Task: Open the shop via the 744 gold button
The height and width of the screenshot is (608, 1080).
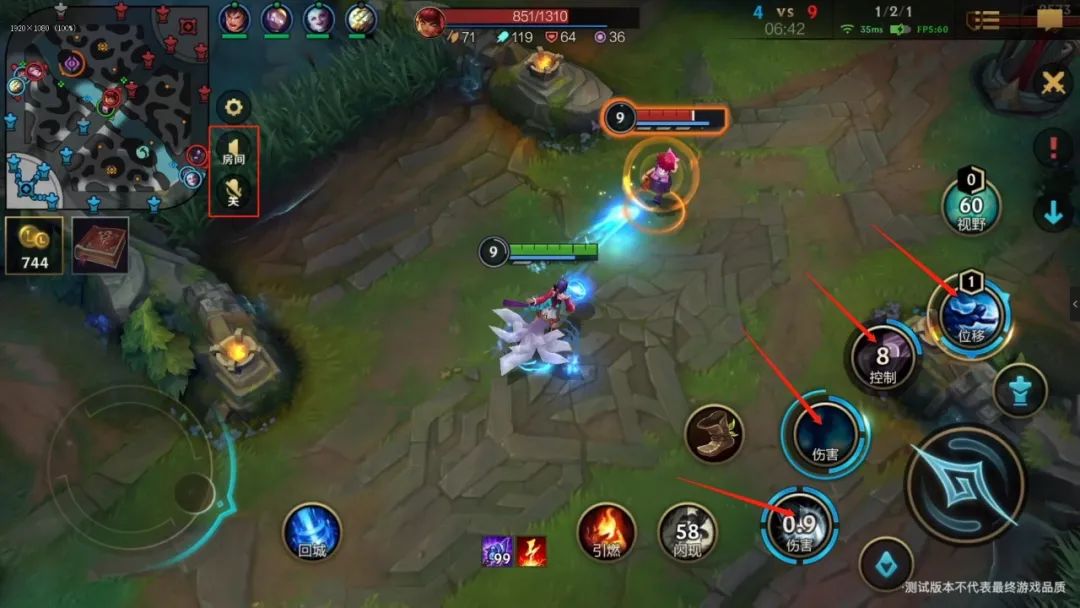Action: pyautogui.click(x=33, y=245)
